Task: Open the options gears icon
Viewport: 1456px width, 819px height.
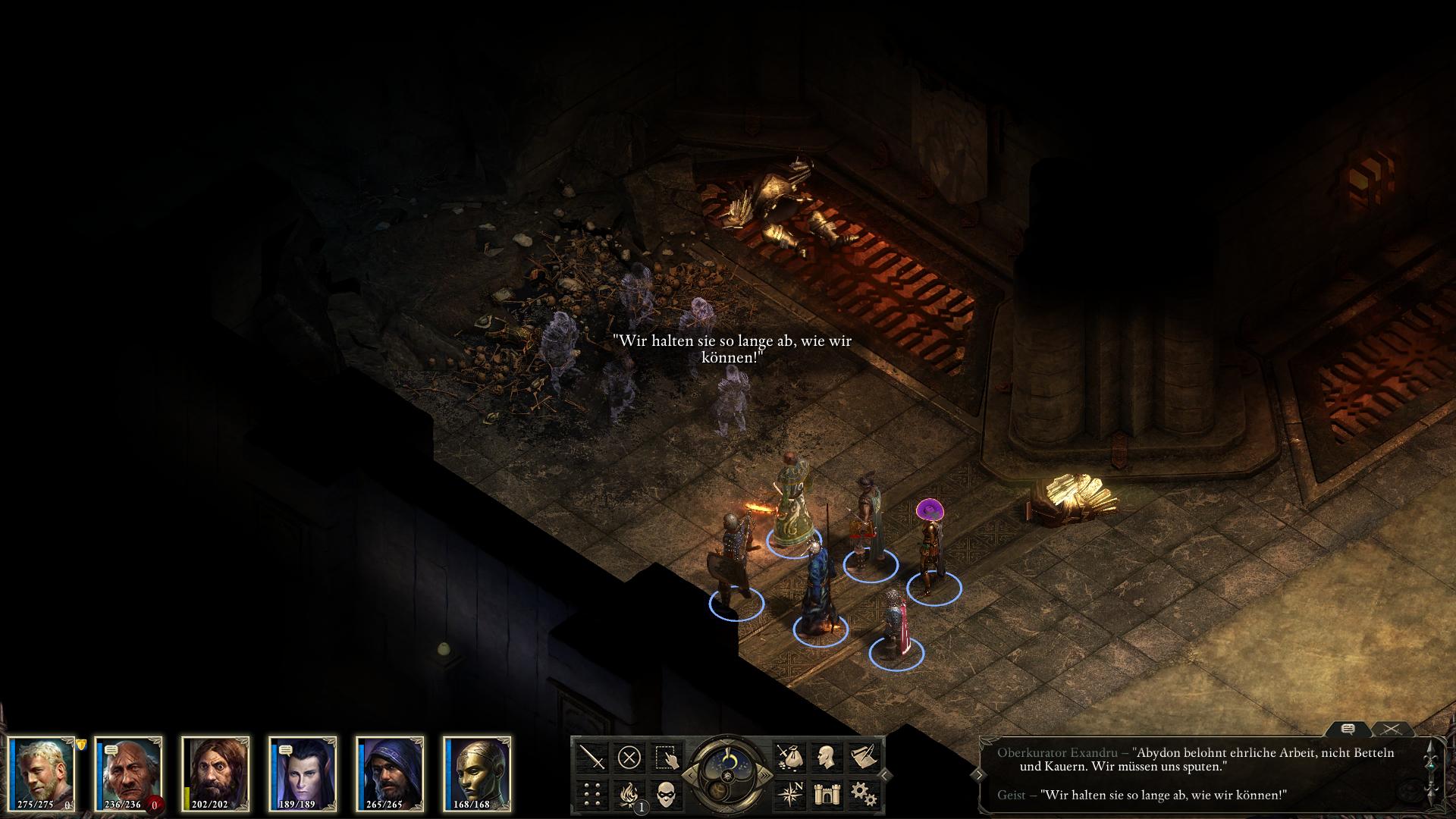Action: (x=862, y=794)
